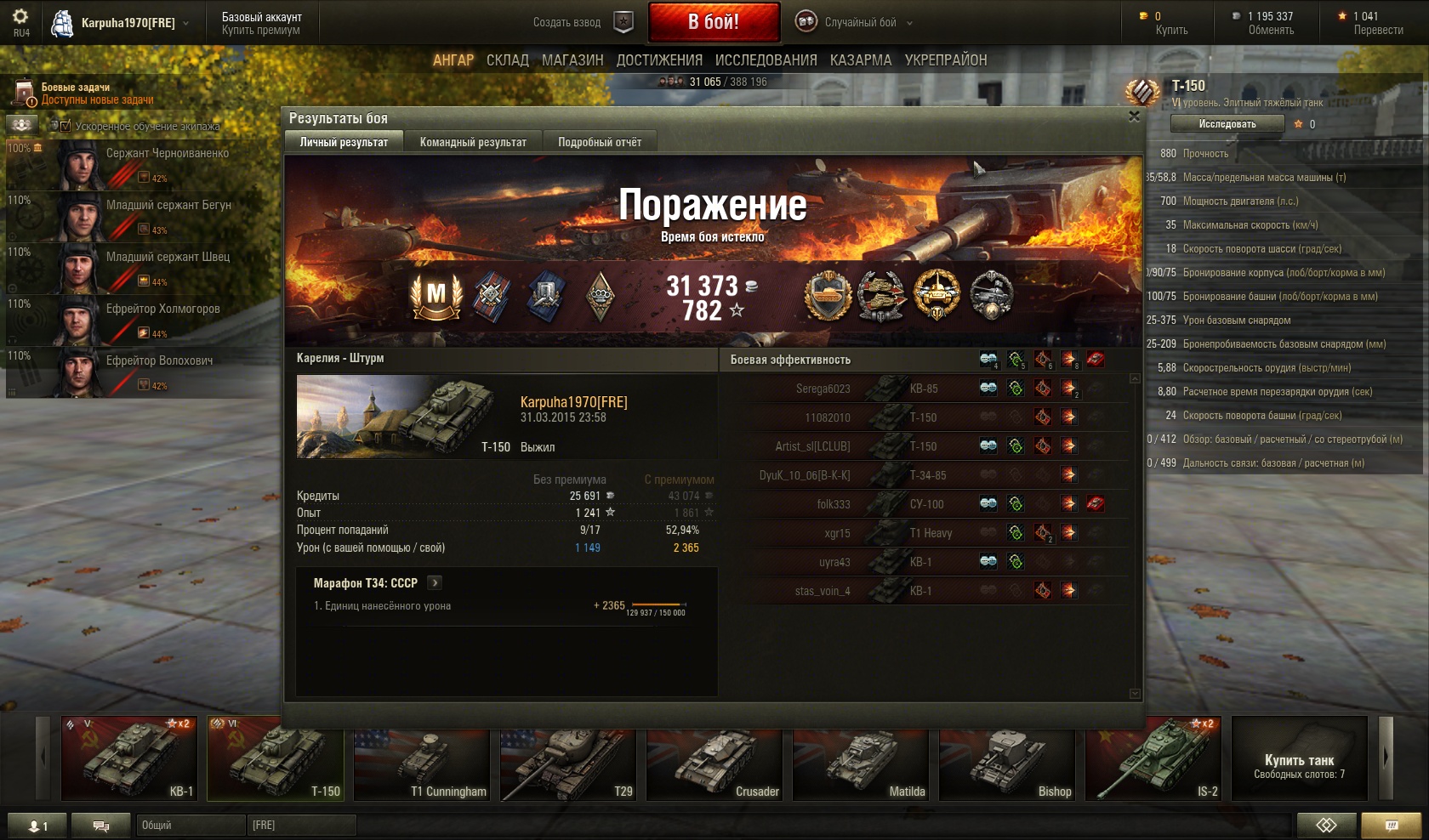1429x840 pixels.
Task: Go to the УКРЕПРАЙОН section
Action: point(946,60)
